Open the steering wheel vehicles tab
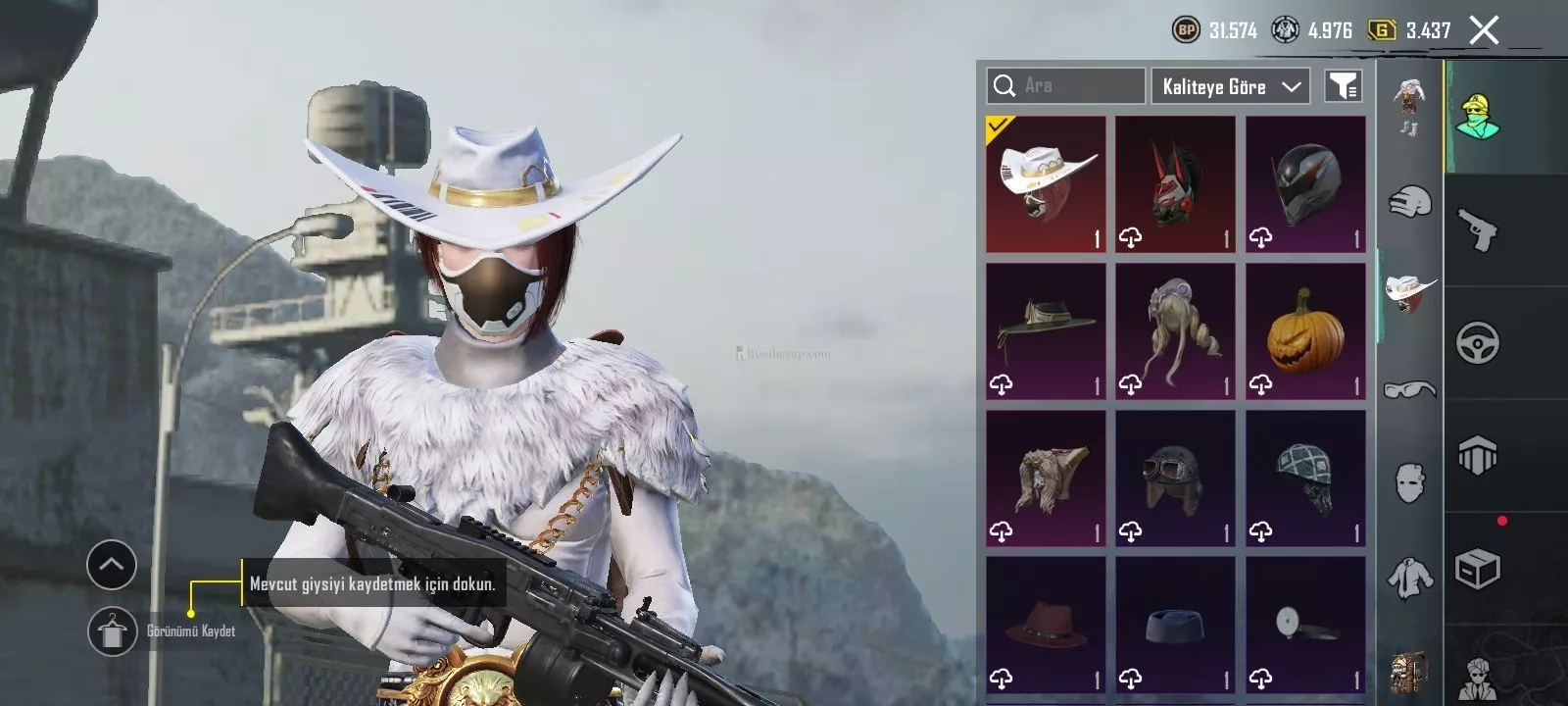 pyautogui.click(x=1478, y=343)
